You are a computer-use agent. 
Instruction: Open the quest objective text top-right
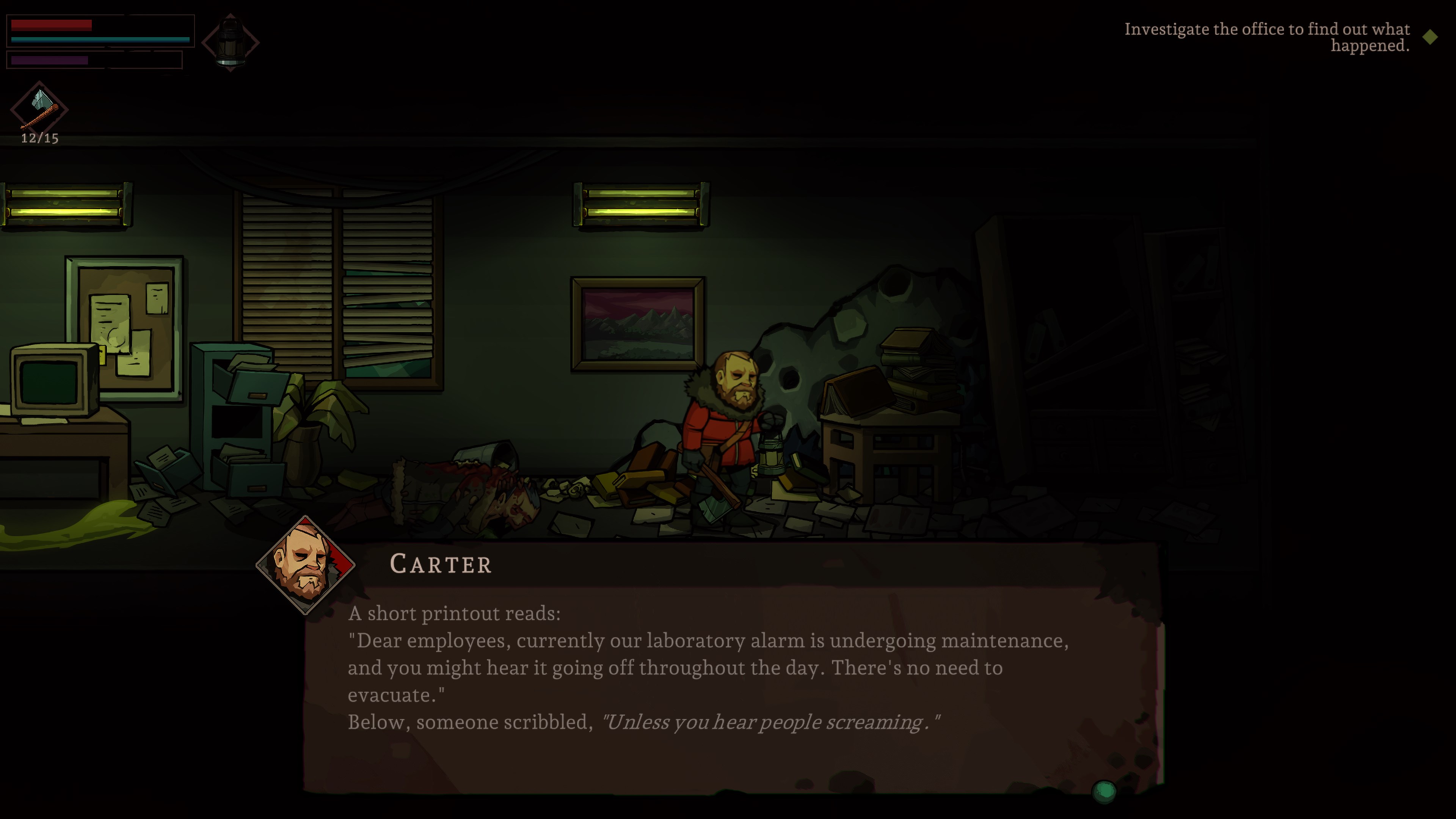click(x=1266, y=37)
